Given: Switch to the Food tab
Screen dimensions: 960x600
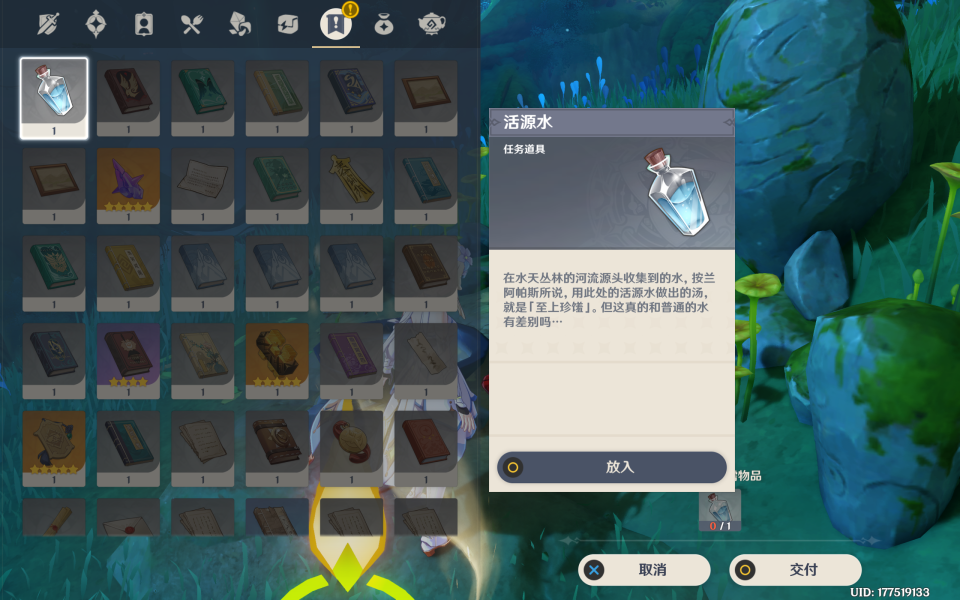Looking at the screenshot, I should (x=192, y=23).
